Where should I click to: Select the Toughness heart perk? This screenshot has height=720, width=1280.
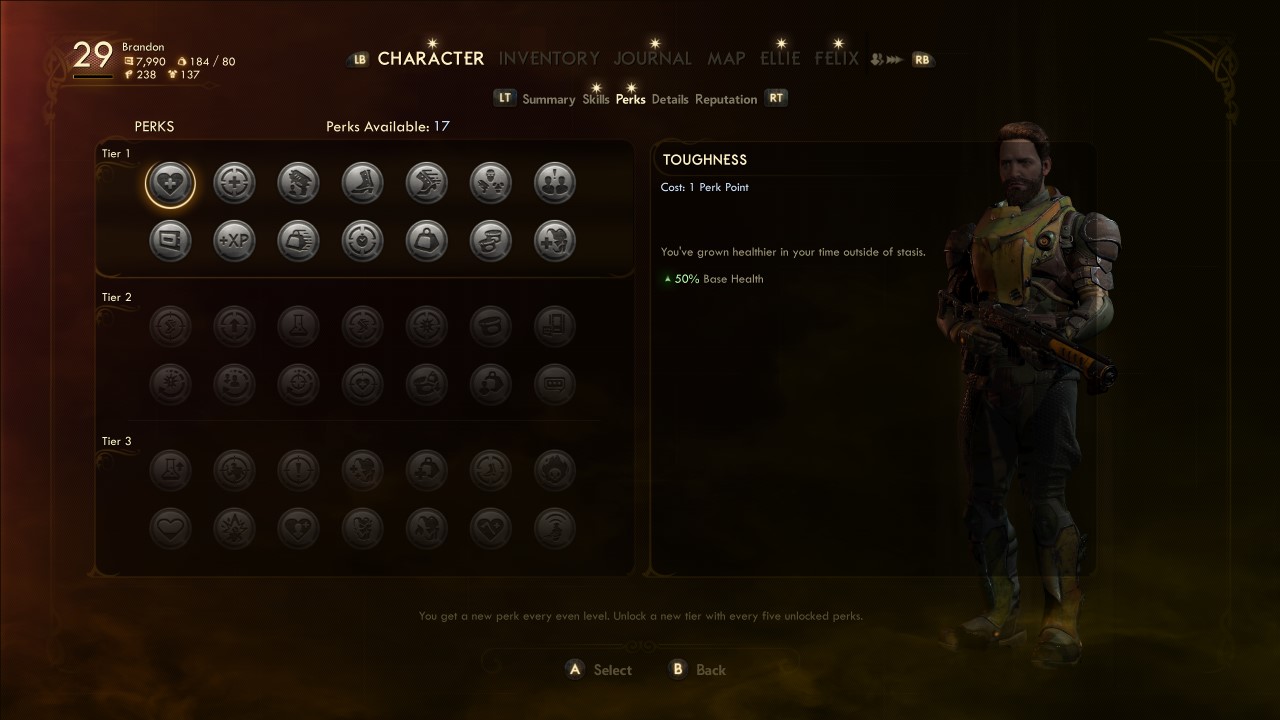click(x=170, y=183)
